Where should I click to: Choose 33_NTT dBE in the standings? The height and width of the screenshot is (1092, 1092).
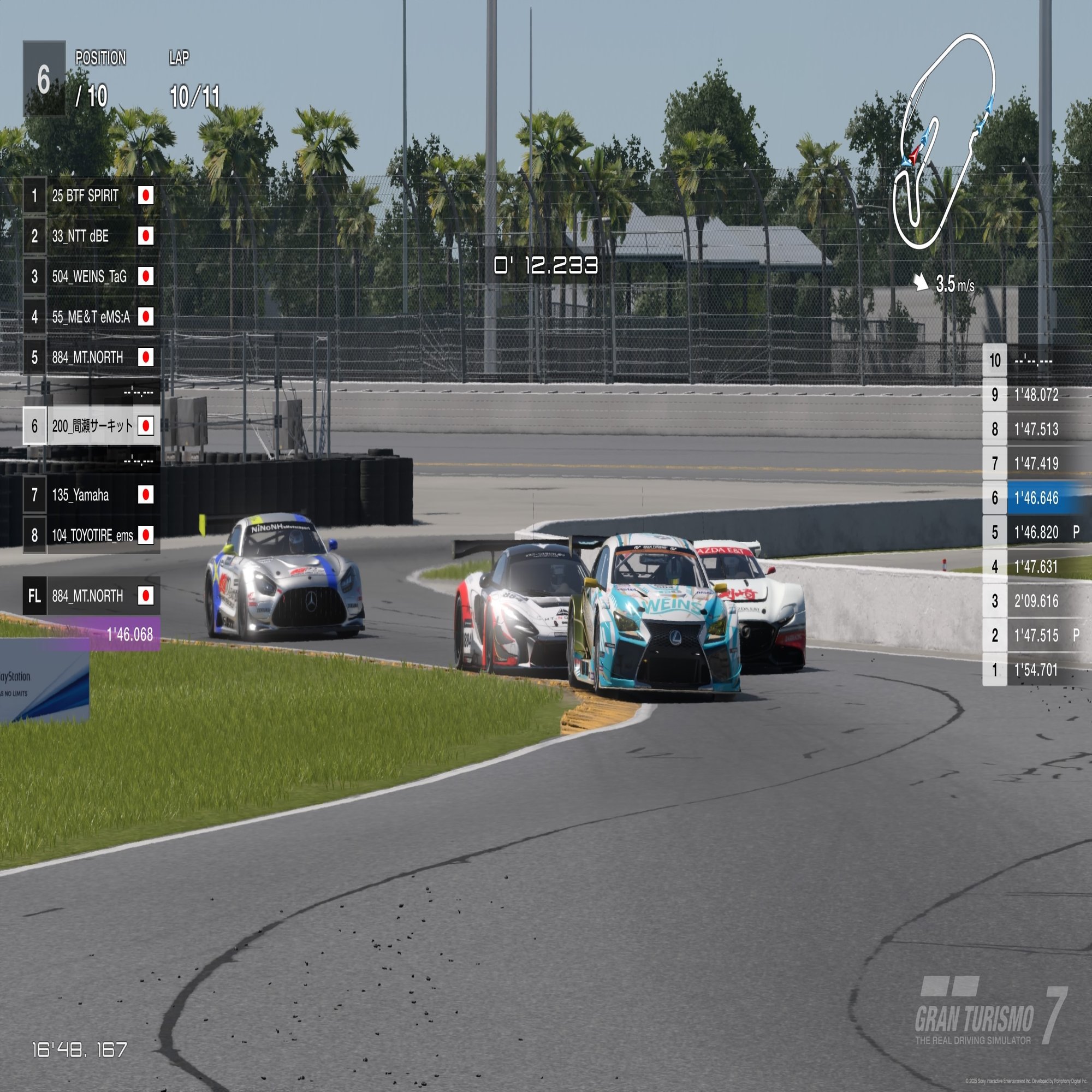click(91, 236)
